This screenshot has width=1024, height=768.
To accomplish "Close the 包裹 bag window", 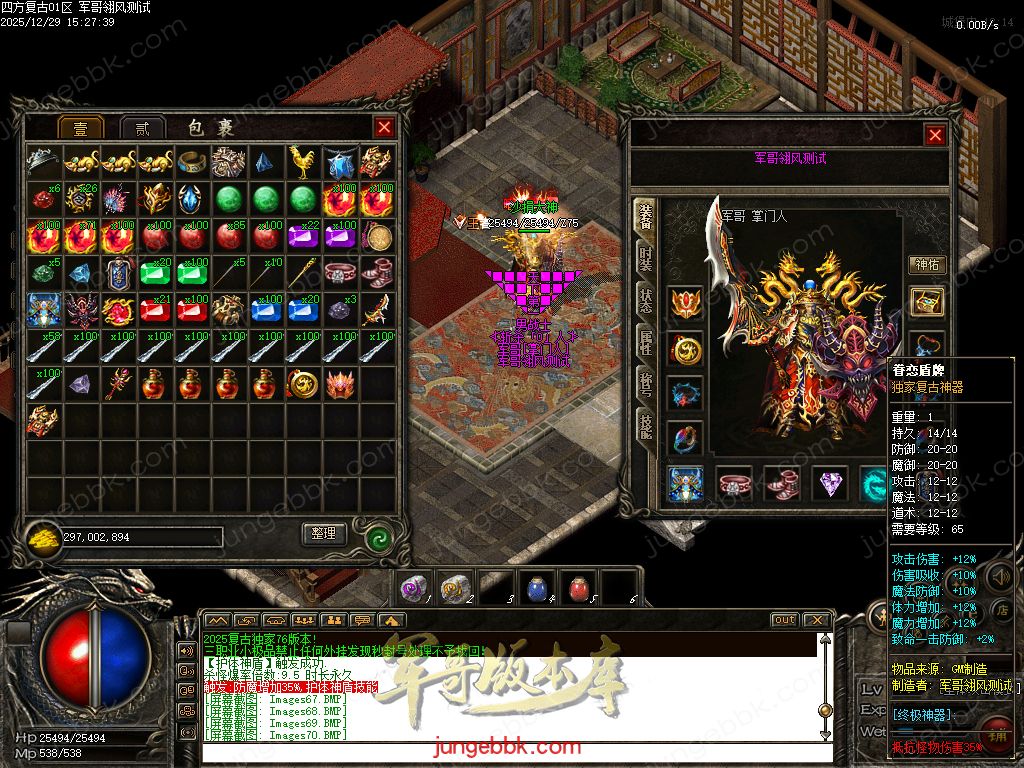I will click(x=384, y=127).
